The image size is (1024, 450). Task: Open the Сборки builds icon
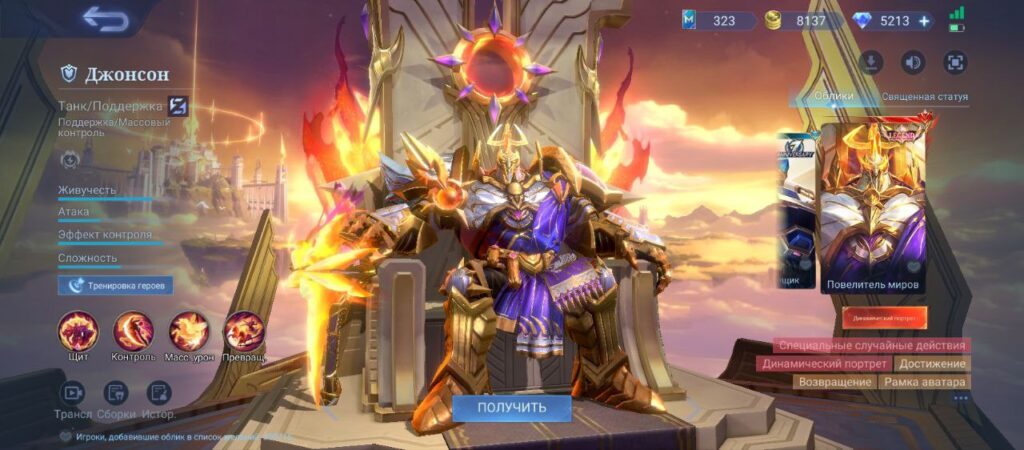click(x=116, y=393)
